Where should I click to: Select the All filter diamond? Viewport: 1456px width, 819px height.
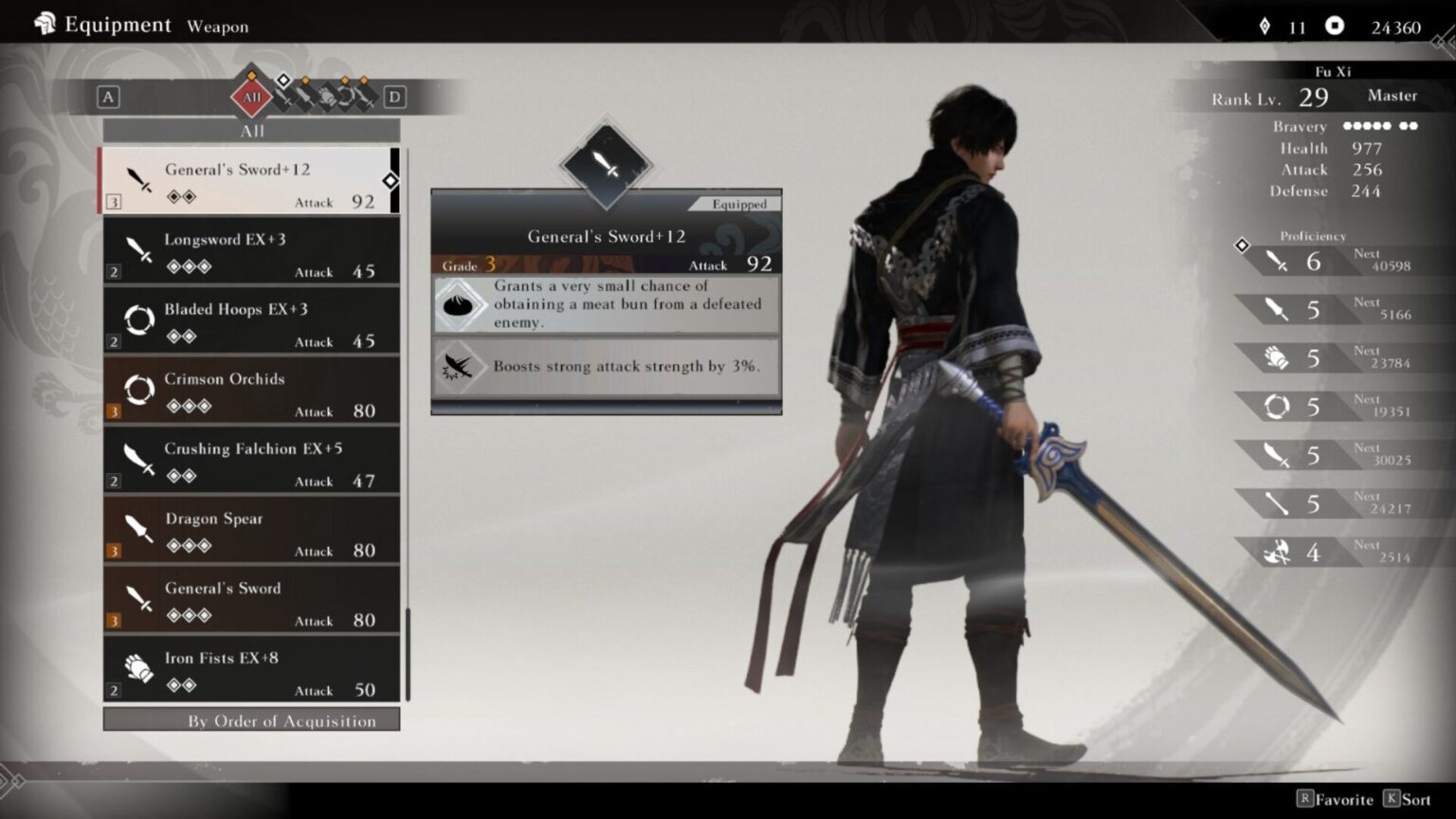click(251, 97)
